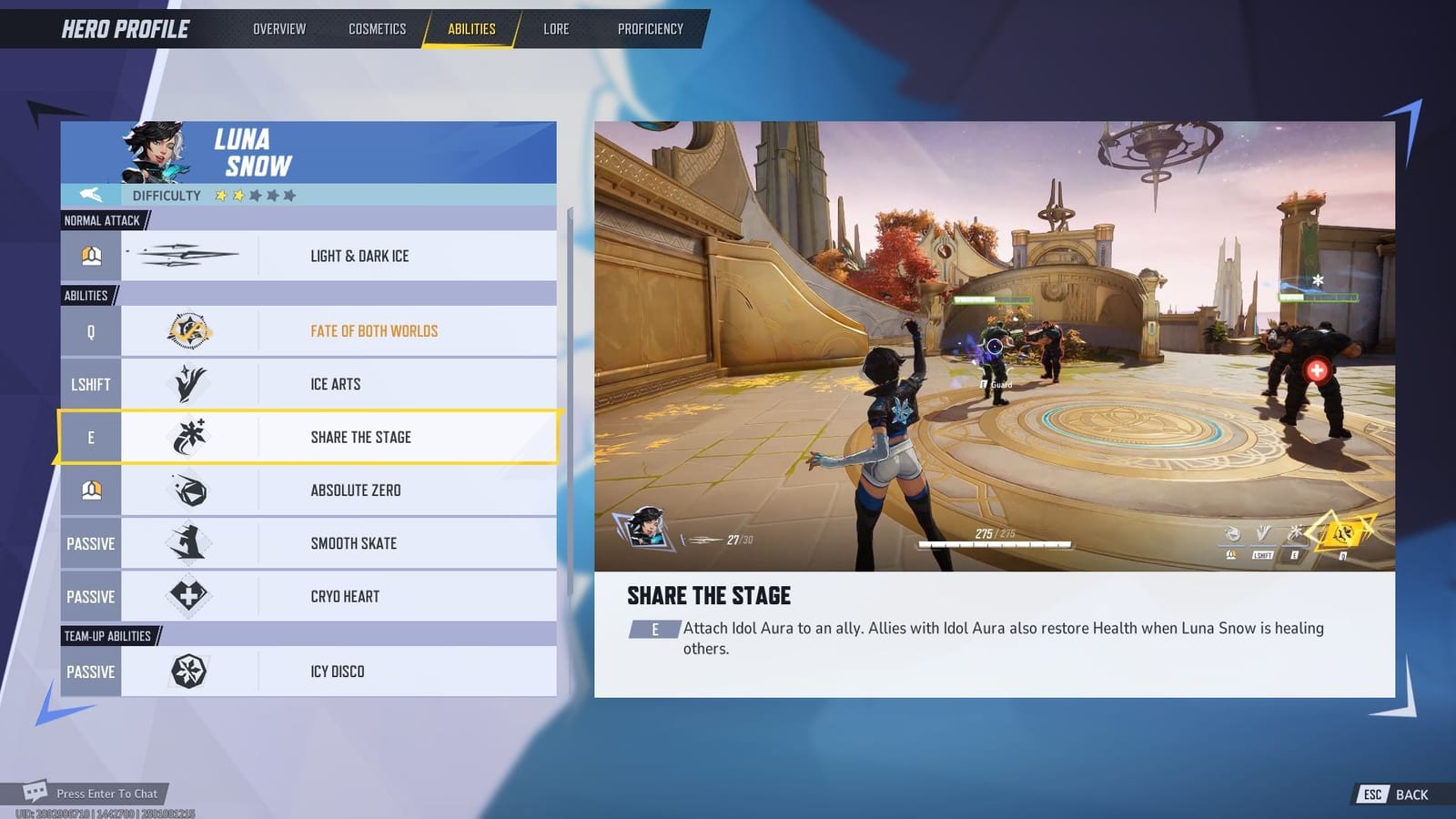Select the Fate of Both Worlds ability icon
The image size is (1456, 819).
[x=187, y=330]
